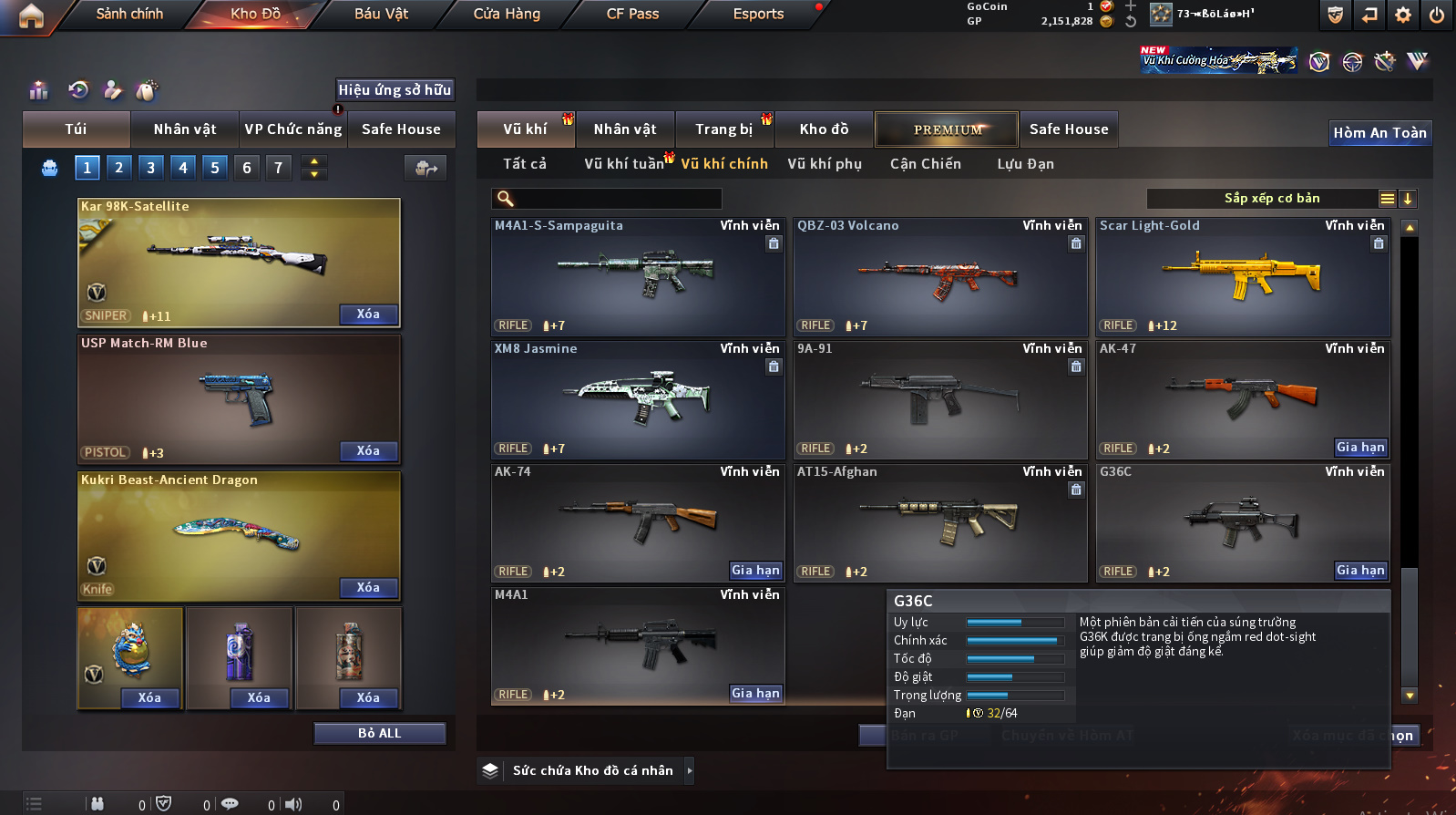Switch to bag number 3
Image resolution: width=1456 pixels, height=815 pixels.
(151, 168)
